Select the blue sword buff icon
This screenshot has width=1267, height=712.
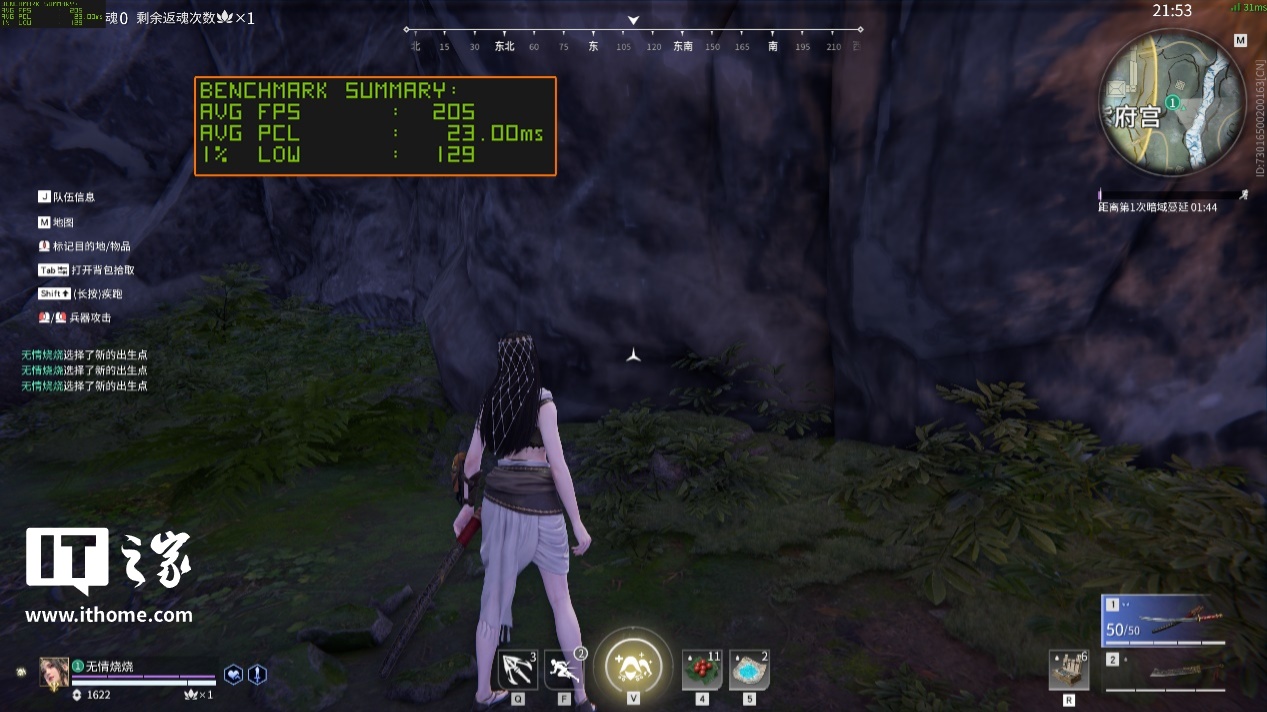click(257, 675)
